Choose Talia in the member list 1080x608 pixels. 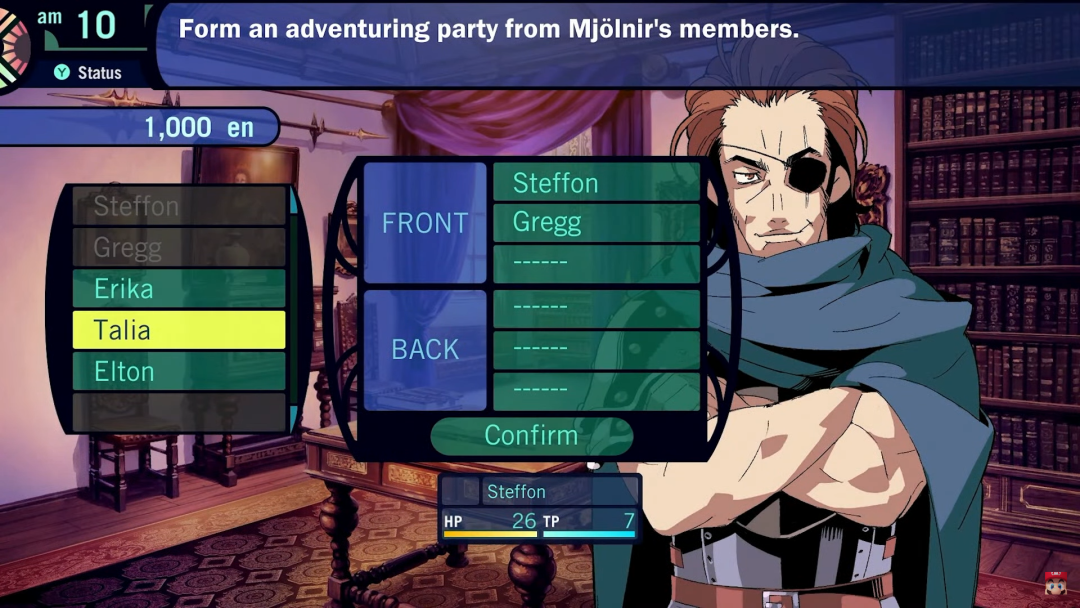point(179,330)
